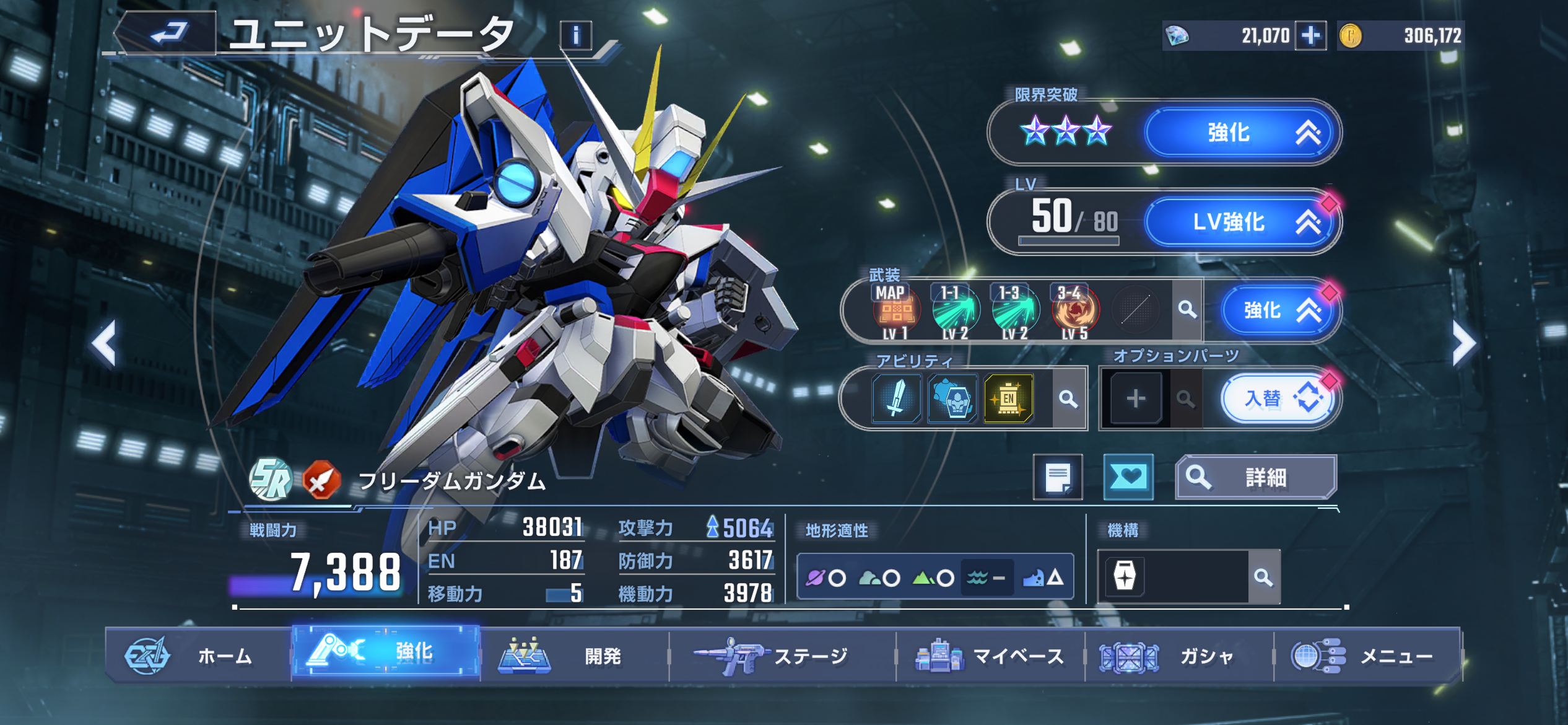Add an option part via the plus slot
The width and height of the screenshot is (1568, 725).
pos(1135,398)
